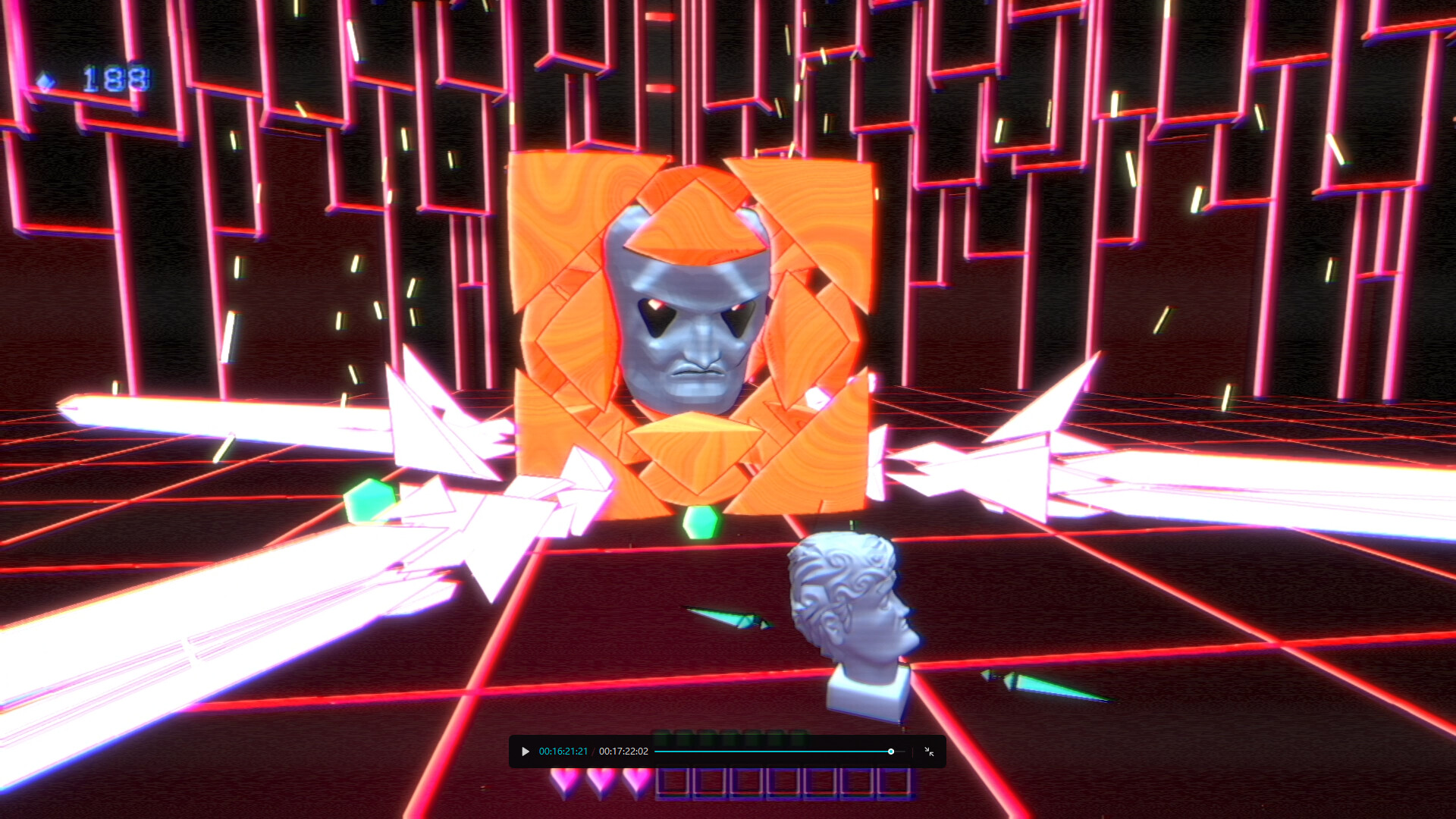Click the middle empty slot outline in the HUD

coord(783,782)
